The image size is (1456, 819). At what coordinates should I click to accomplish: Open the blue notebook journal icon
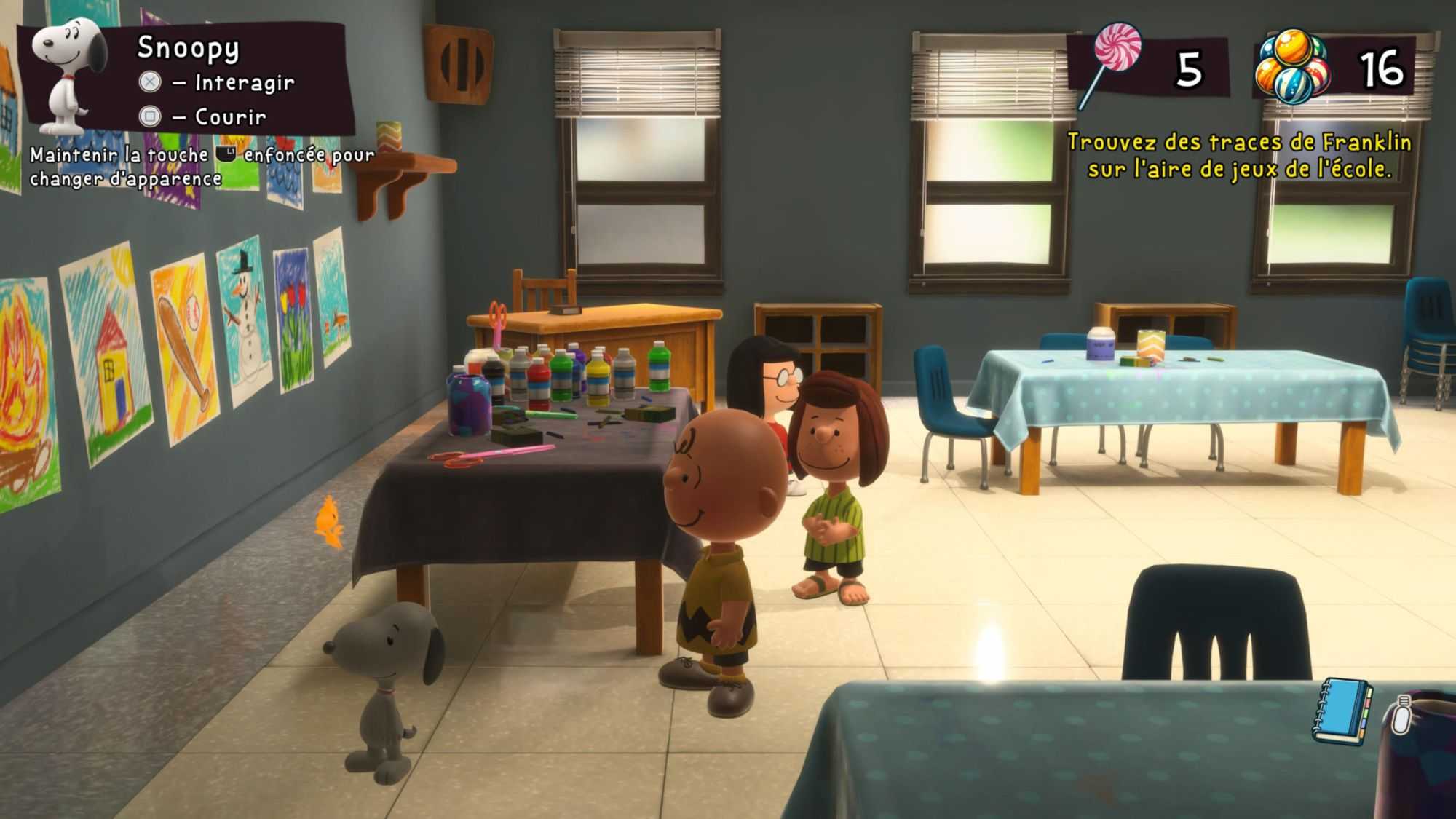tap(1341, 711)
